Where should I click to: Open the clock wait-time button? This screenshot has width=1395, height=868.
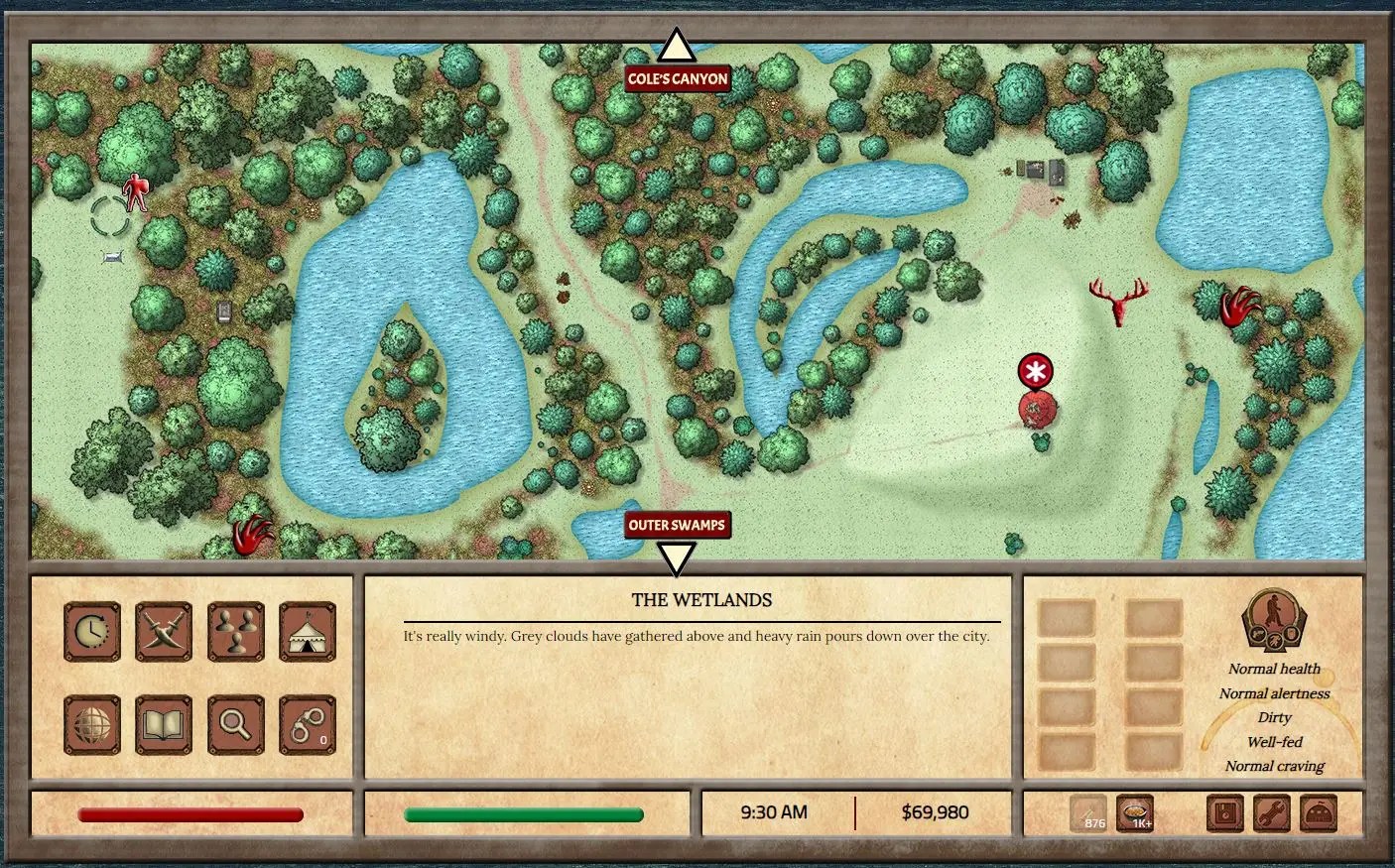(x=92, y=631)
